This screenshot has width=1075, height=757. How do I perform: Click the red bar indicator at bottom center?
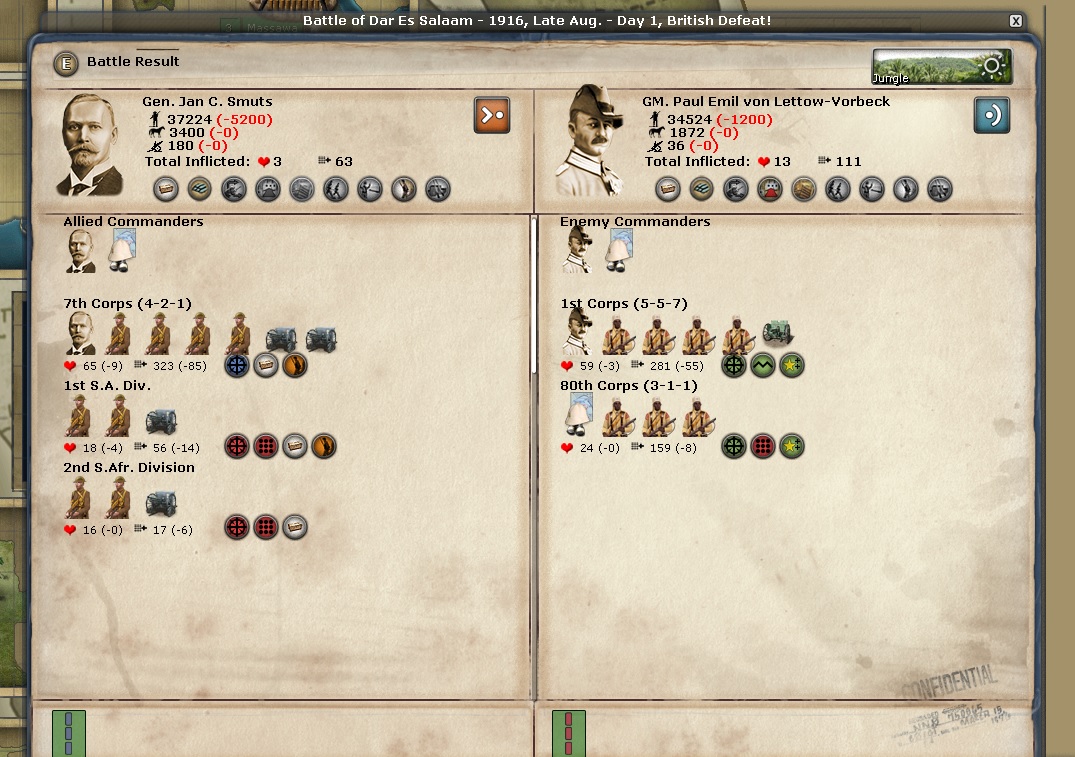(x=569, y=733)
